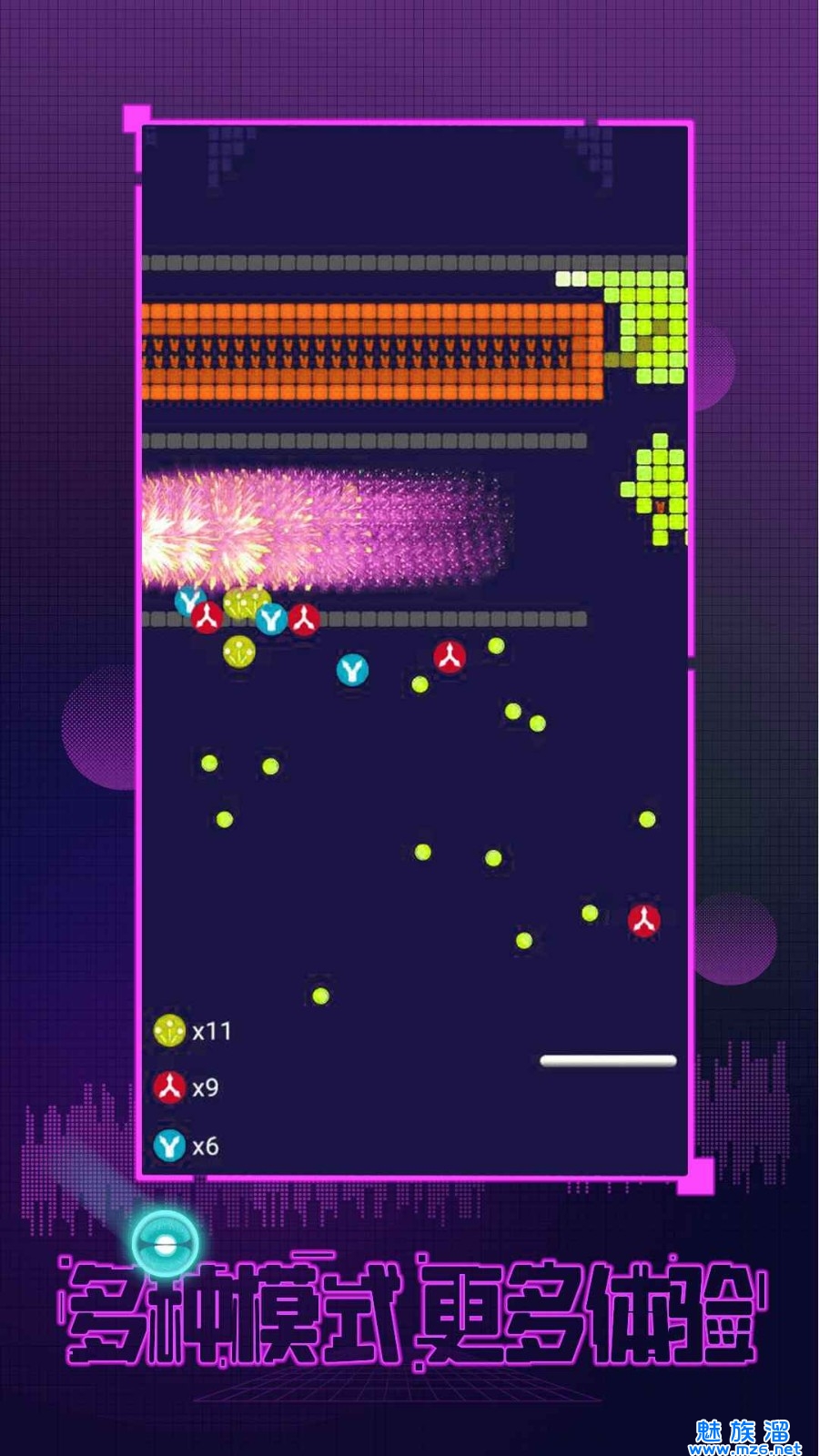Open the www.mz6.net watermark link
Viewport: 819px width, 1456px height.
pos(744,1447)
